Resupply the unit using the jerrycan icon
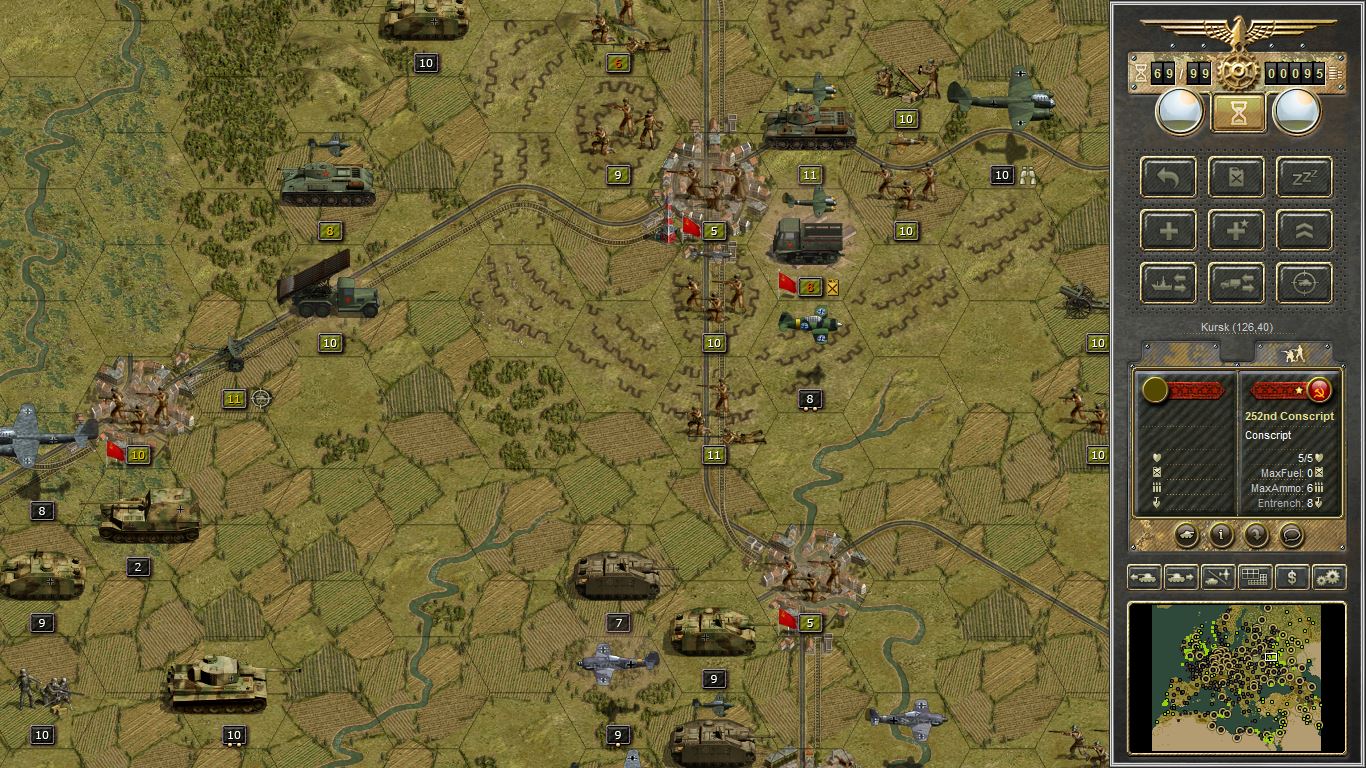The height and width of the screenshot is (768, 1366). click(1236, 177)
